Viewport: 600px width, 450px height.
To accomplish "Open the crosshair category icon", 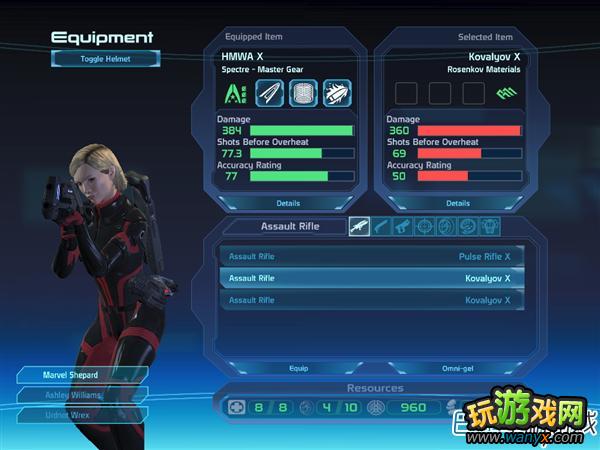I will coord(425,227).
